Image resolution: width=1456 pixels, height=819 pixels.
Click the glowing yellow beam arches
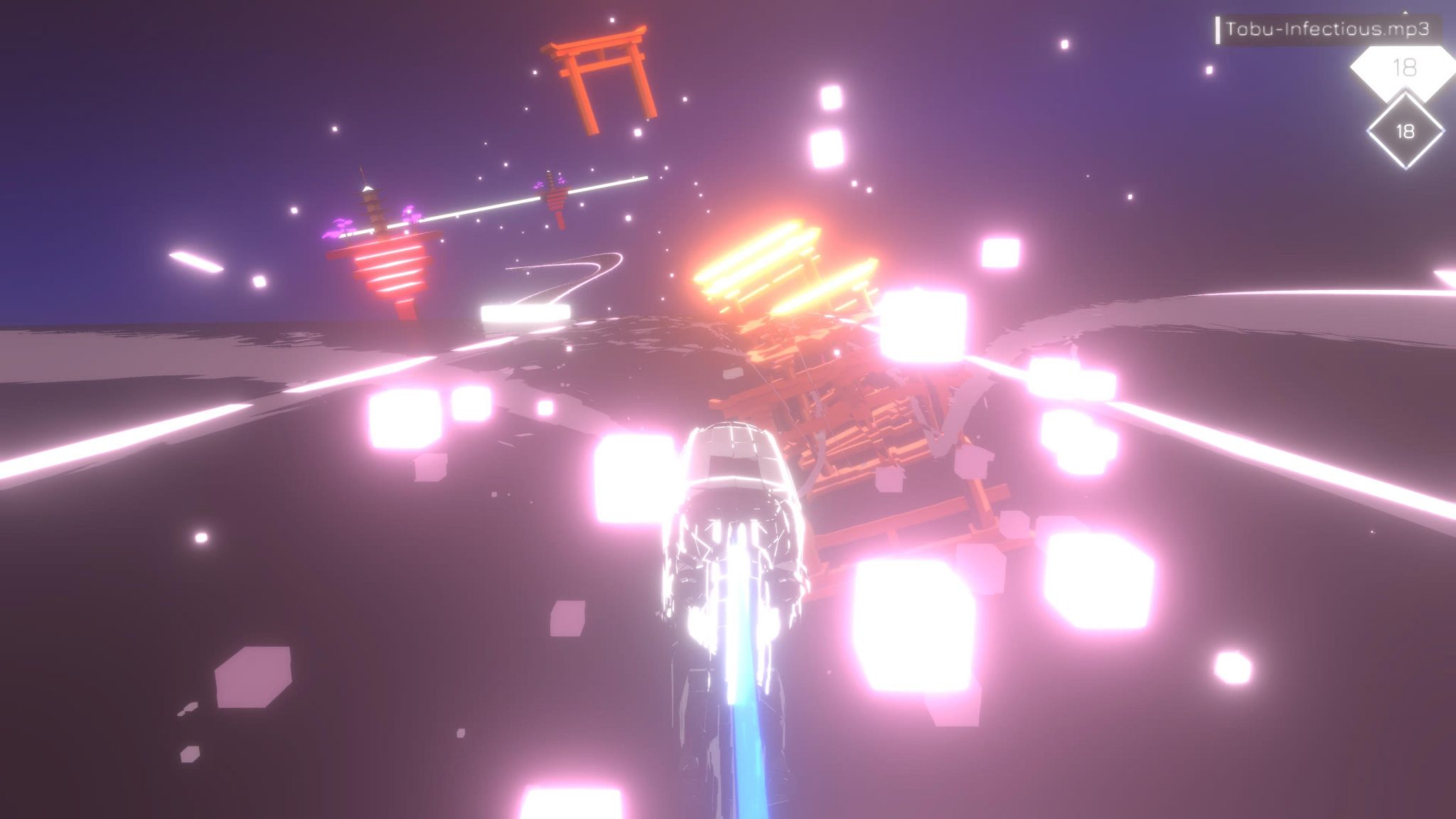click(782, 270)
